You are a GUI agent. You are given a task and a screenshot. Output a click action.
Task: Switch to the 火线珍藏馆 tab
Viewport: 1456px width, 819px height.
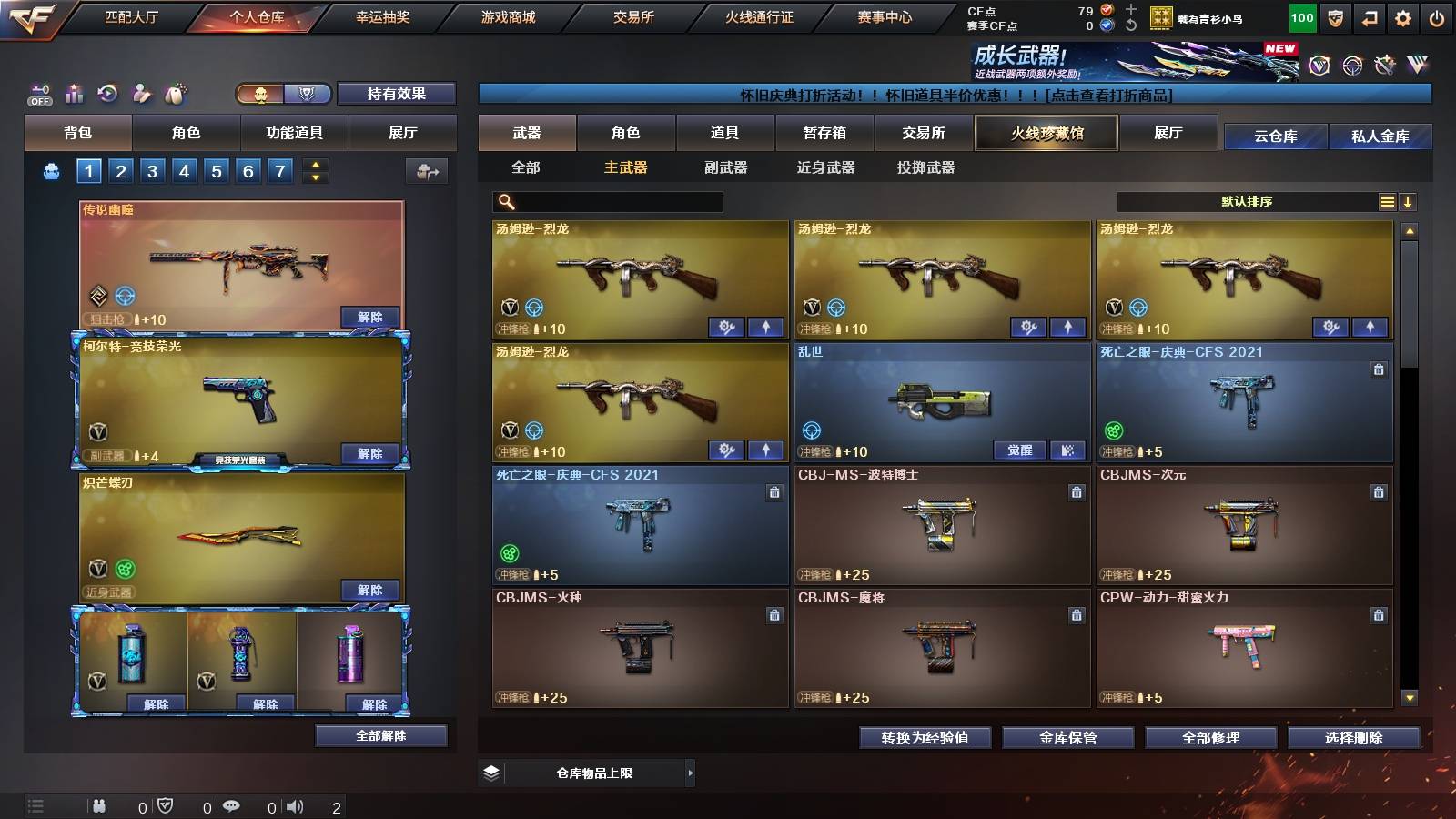pos(1045,133)
